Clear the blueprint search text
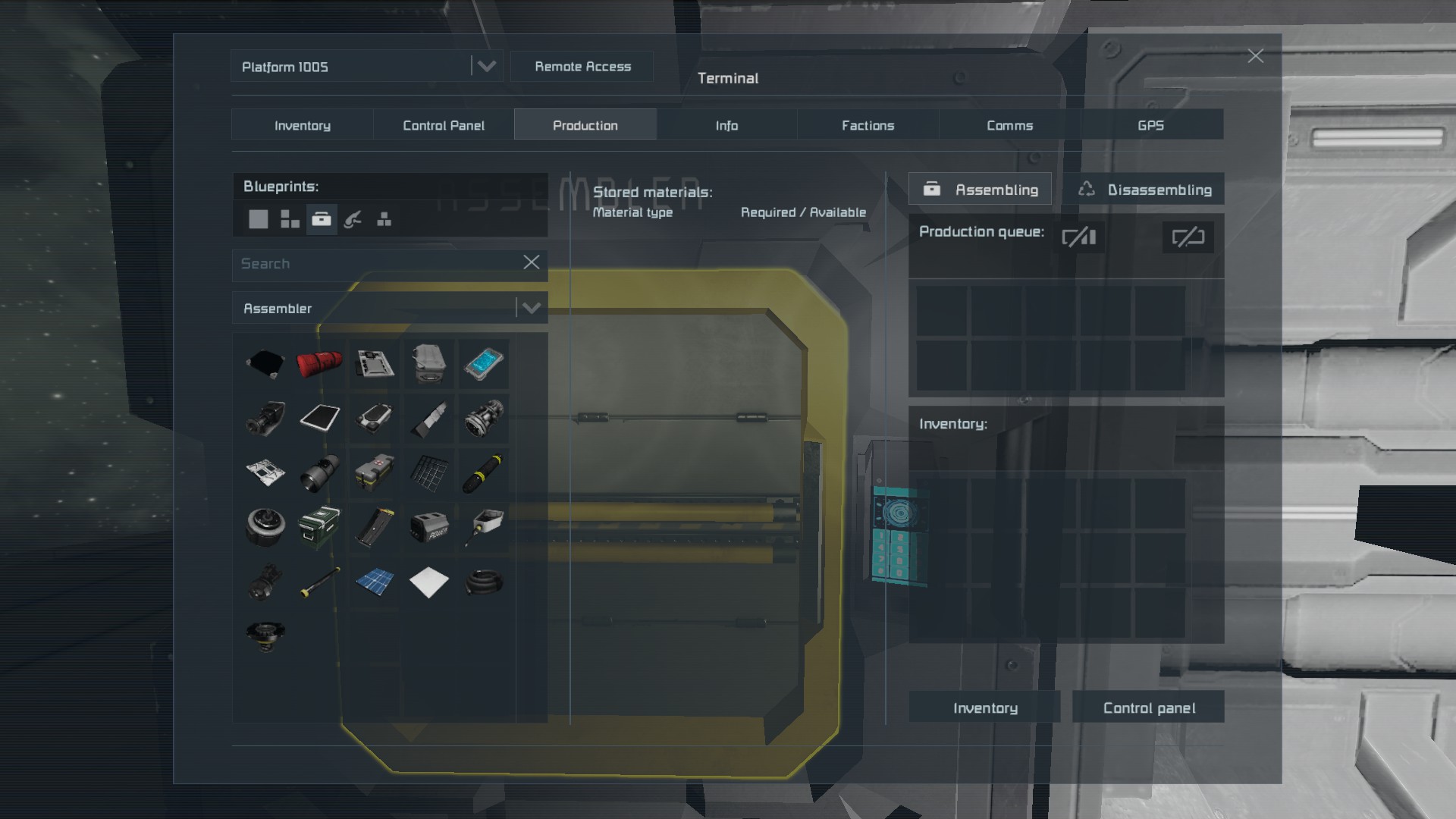Screen dimensions: 1456x819 532,262
